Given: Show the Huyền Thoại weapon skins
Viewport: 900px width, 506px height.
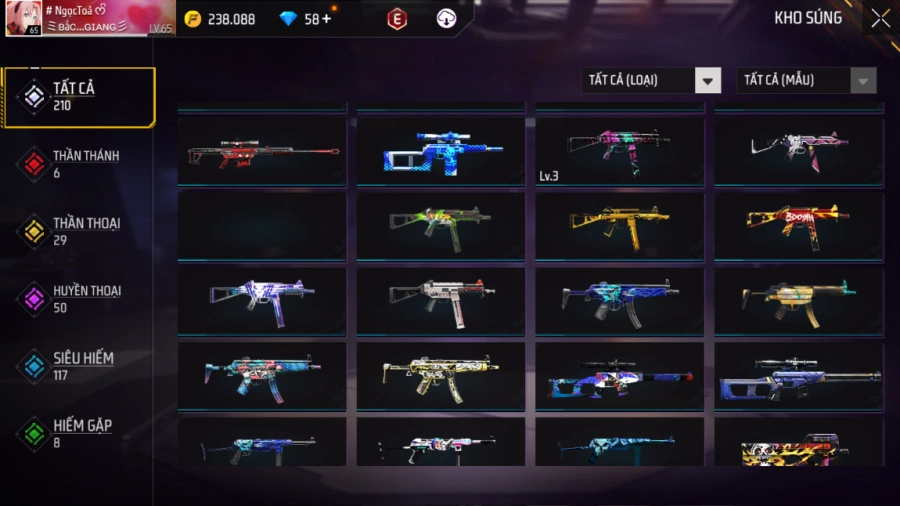Looking at the screenshot, I should [79, 298].
